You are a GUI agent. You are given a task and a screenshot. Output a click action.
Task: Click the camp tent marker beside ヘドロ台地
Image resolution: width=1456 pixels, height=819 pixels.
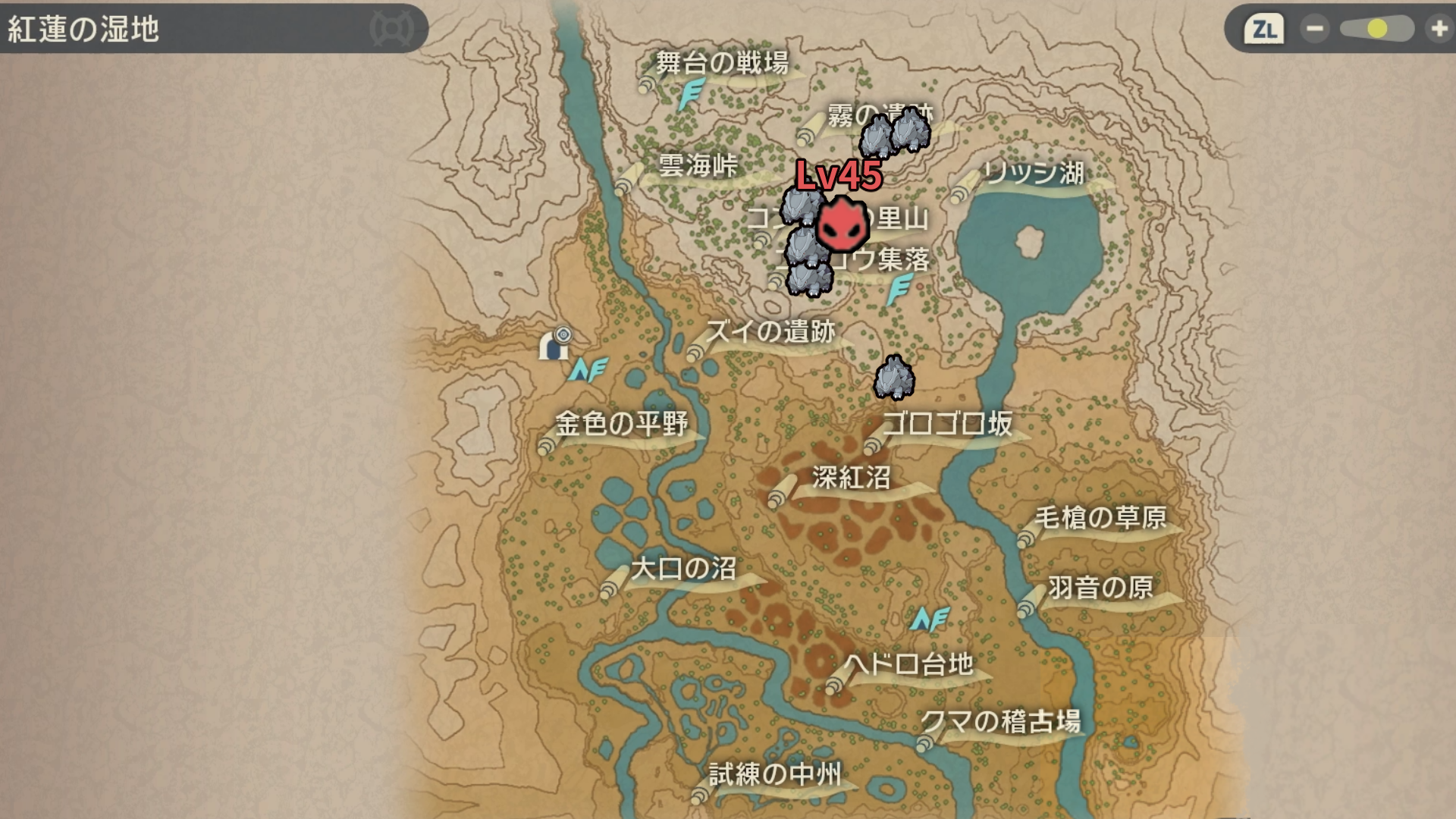(929, 620)
